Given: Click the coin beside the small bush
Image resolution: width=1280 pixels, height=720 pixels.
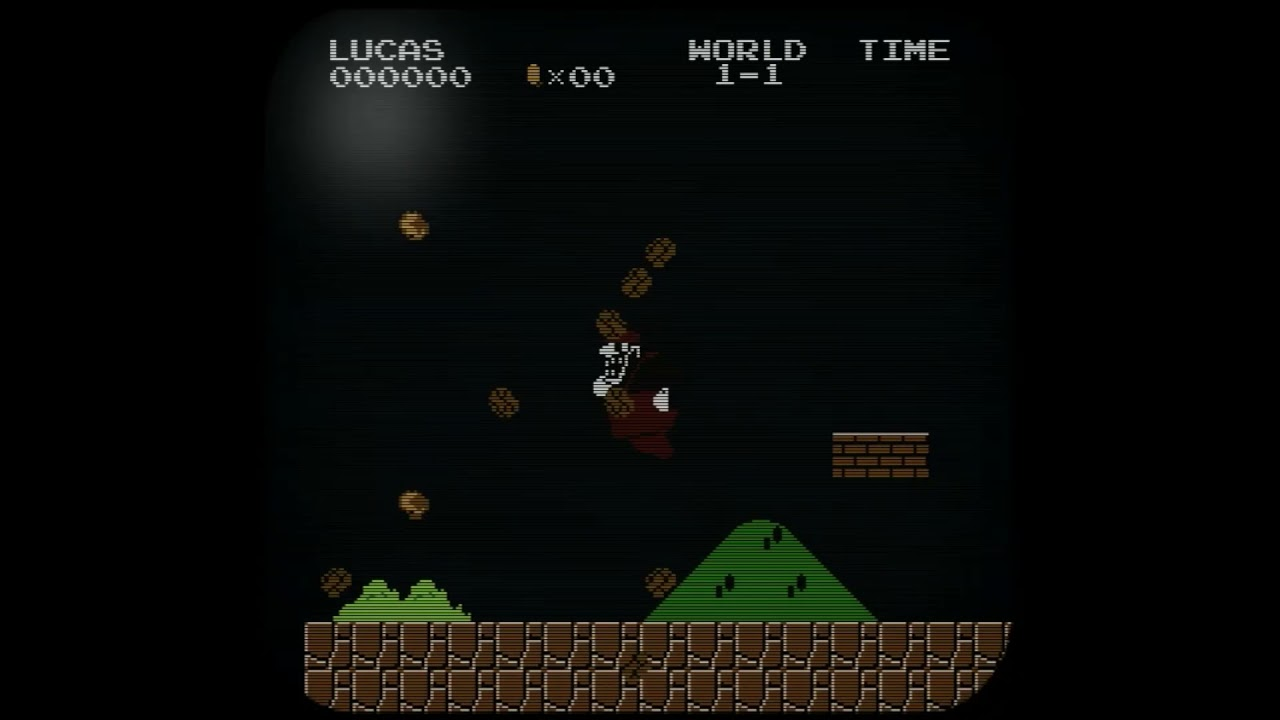Looking at the screenshot, I should [x=336, y=580].
